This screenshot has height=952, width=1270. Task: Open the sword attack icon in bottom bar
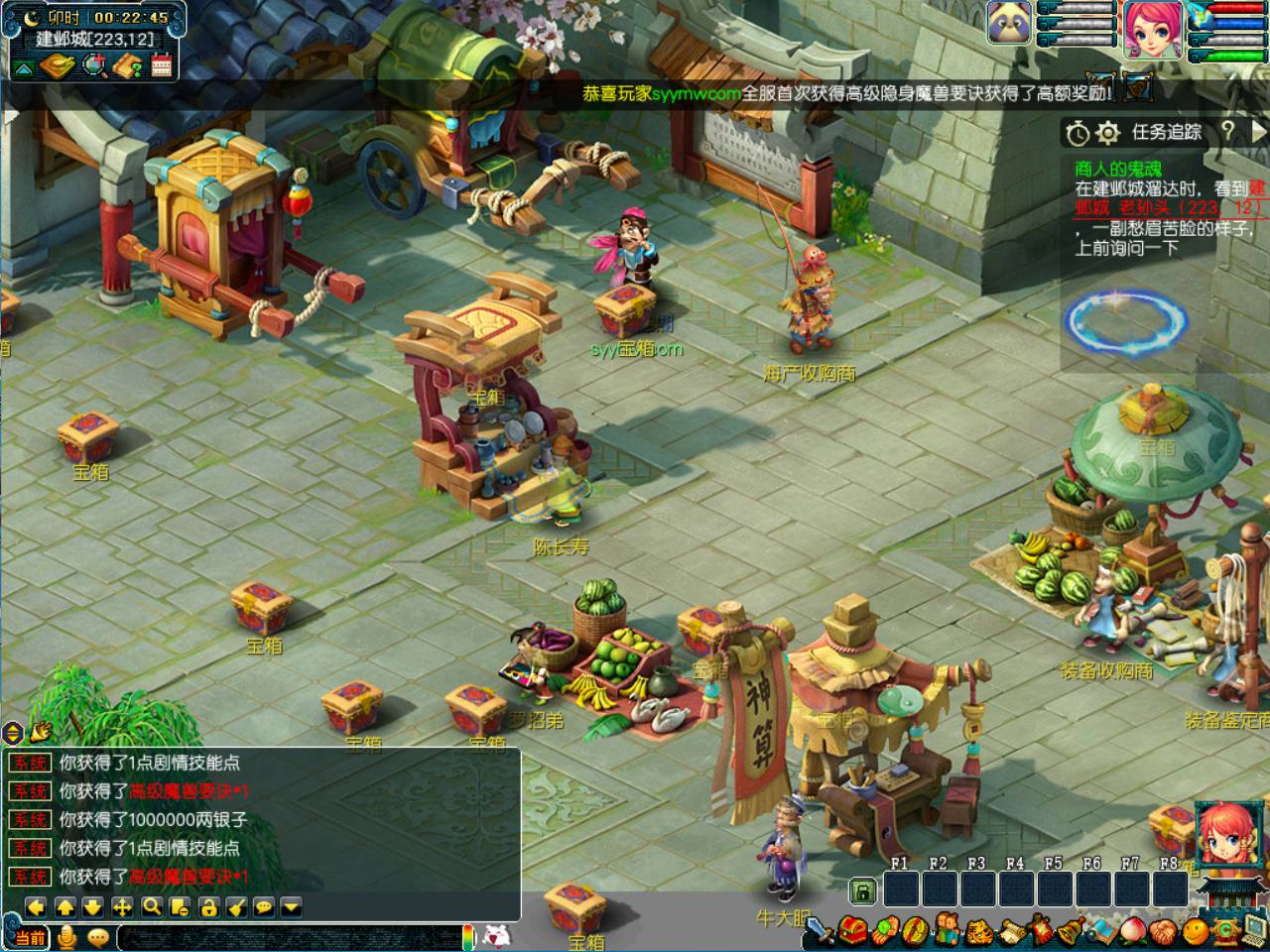click(820, 931)
